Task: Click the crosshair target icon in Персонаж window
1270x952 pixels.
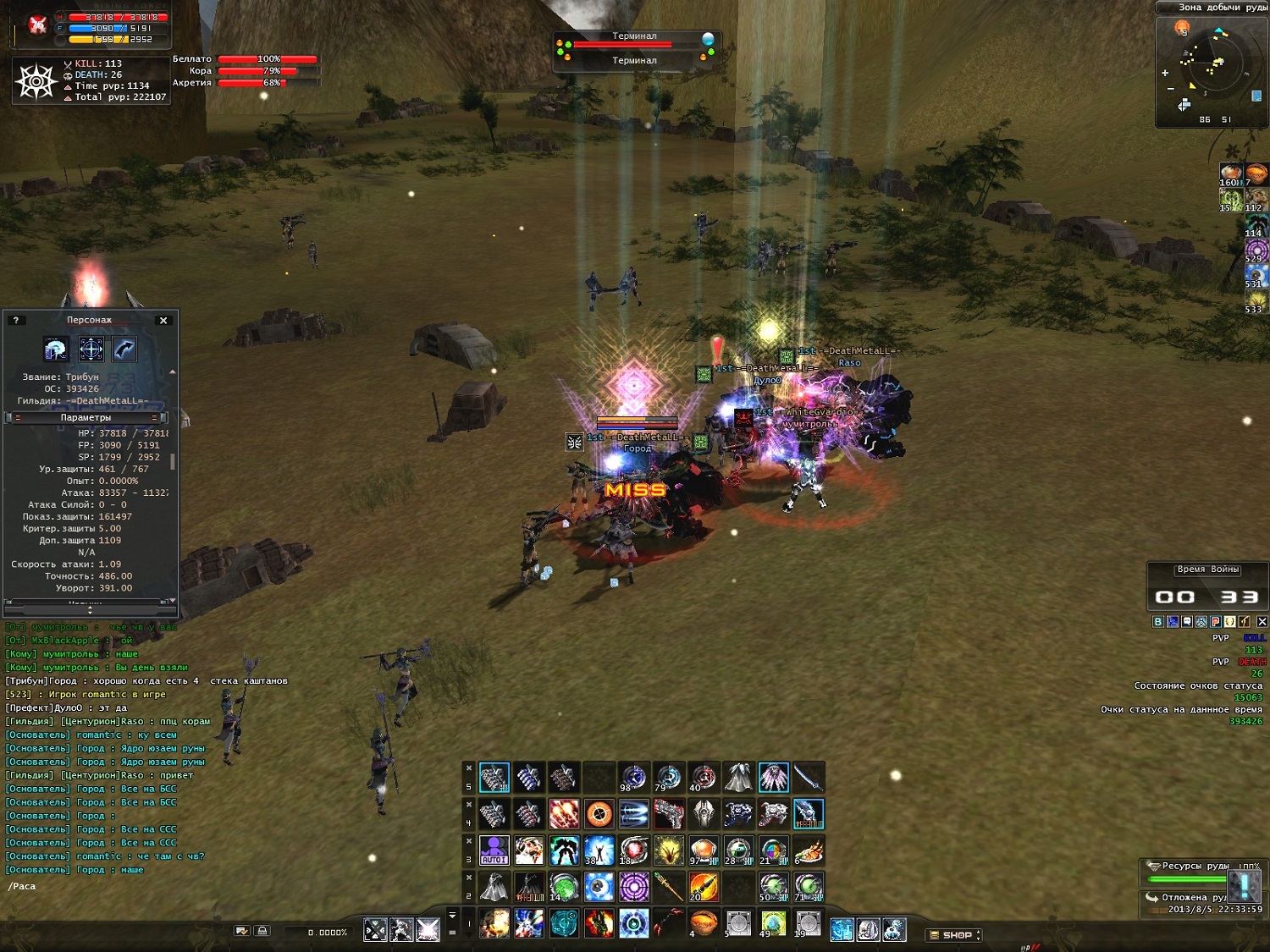Action: 91,349
